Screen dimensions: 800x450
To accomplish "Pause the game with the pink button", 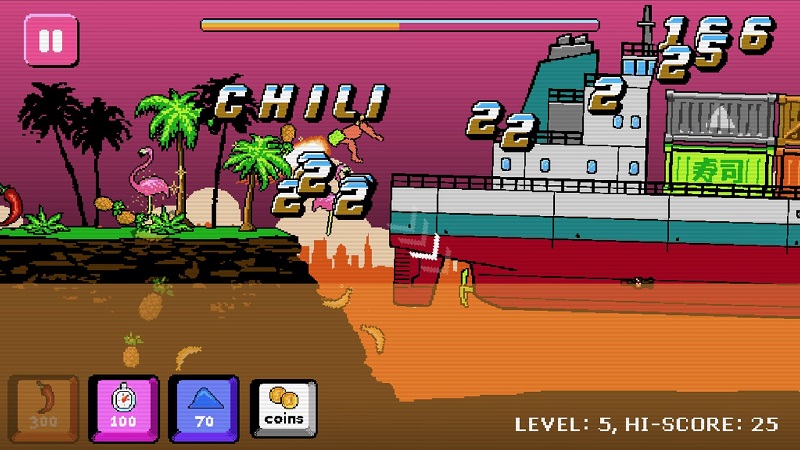I will 50,41.
